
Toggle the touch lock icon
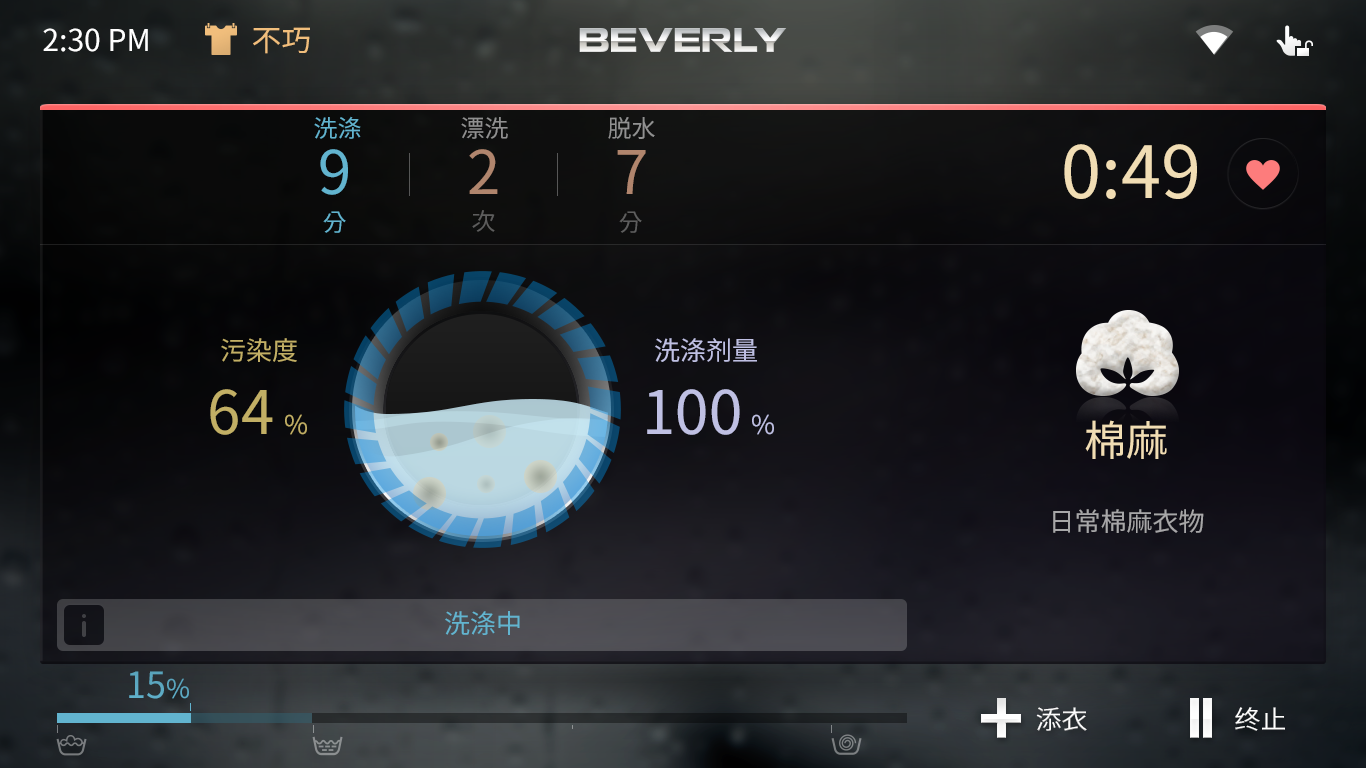(1293, 40)
